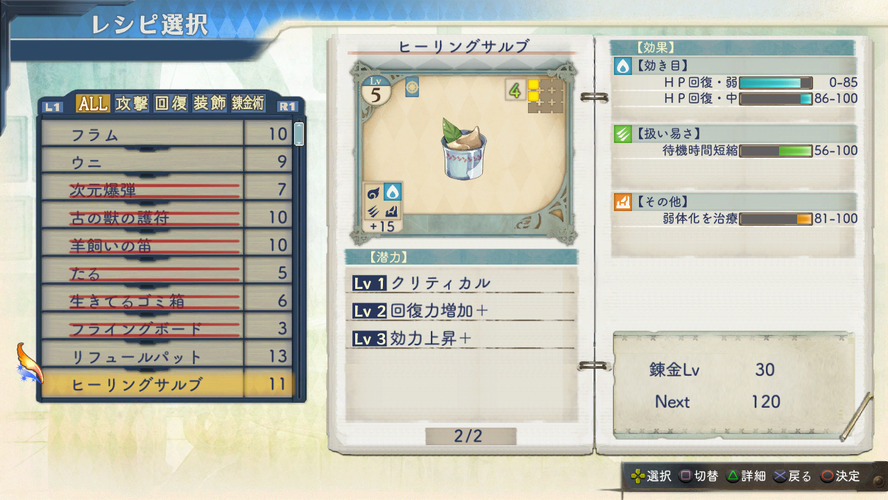Open the 攻撃 recipe category tab
888x500 pixels.
coord(131,103)
